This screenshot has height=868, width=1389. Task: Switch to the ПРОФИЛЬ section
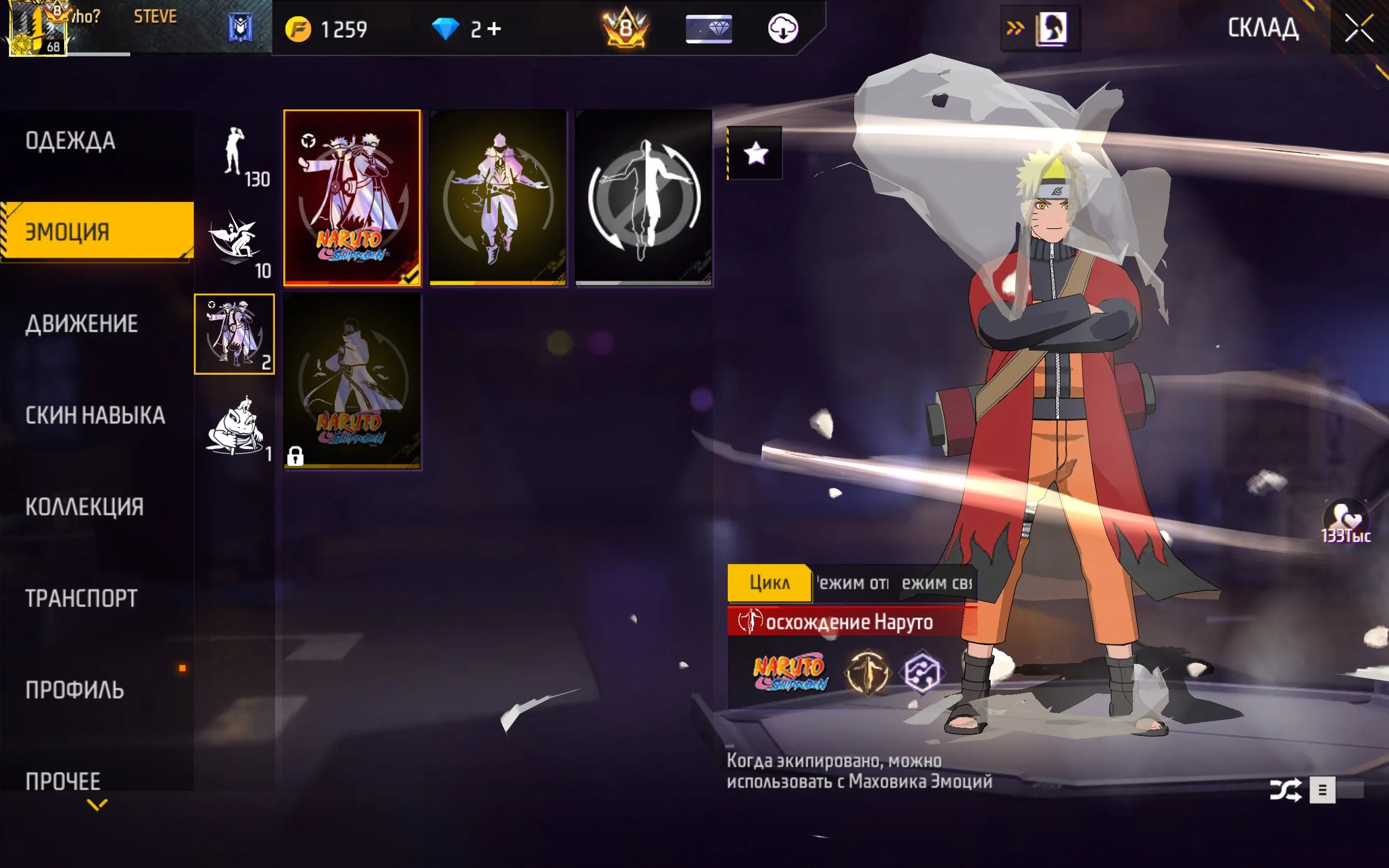[75, 690]
